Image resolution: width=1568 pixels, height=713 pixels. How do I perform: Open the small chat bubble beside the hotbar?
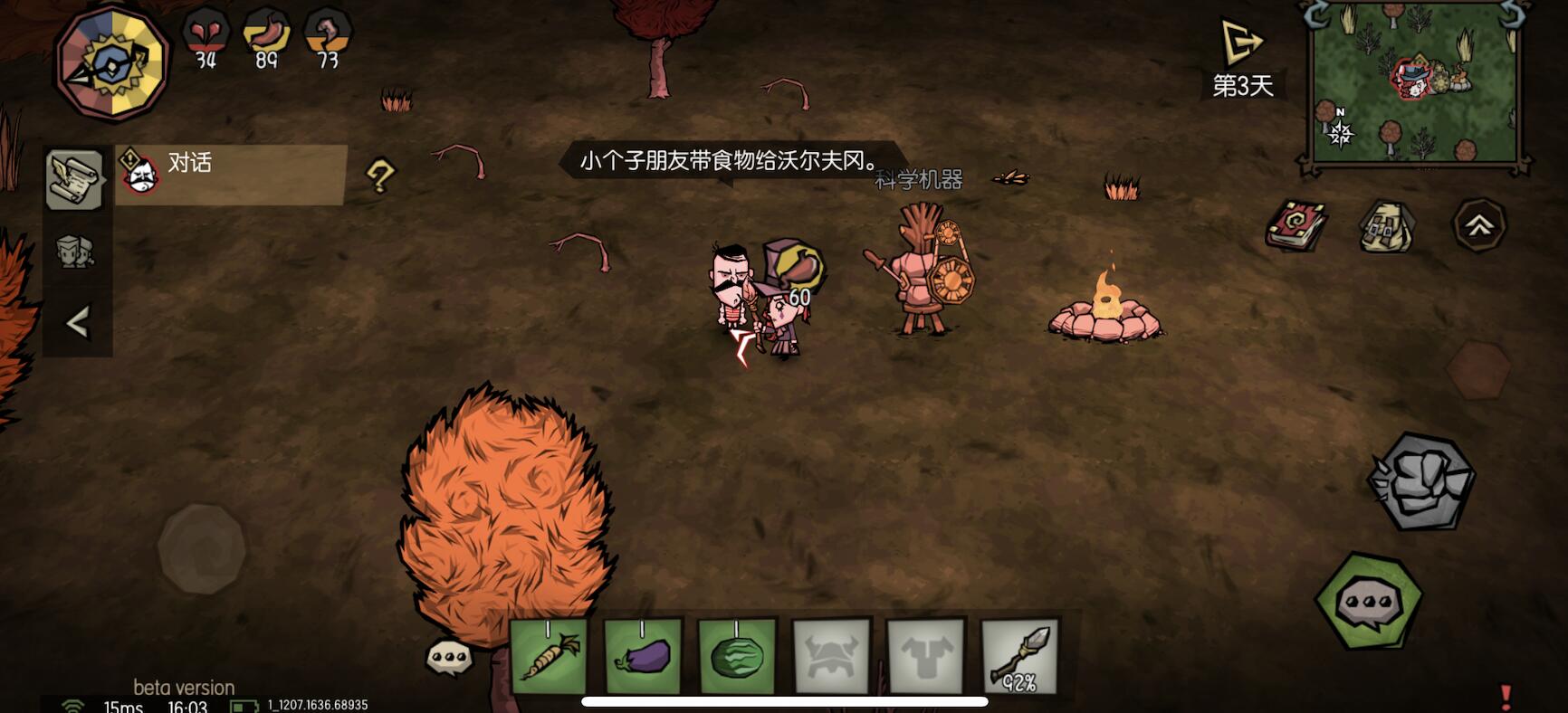click(449, 656)
